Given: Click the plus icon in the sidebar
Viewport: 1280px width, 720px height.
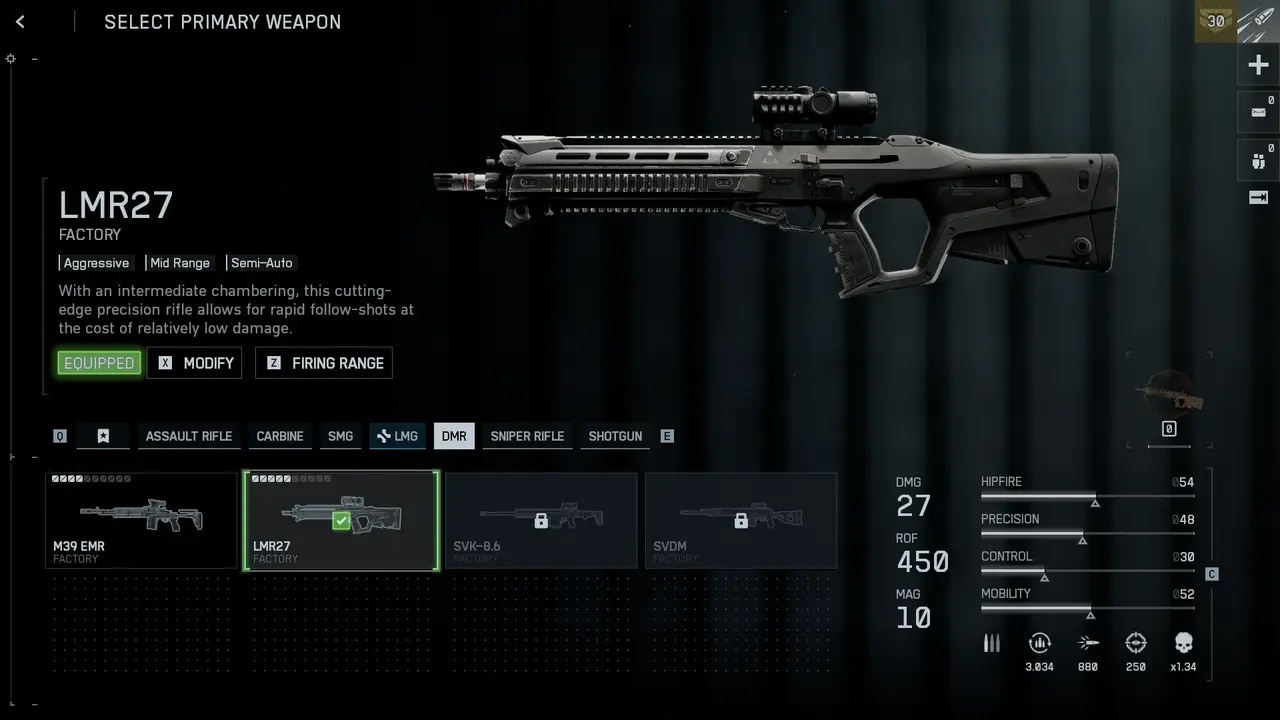Looking at the screenshot, I should [1258, 66].
